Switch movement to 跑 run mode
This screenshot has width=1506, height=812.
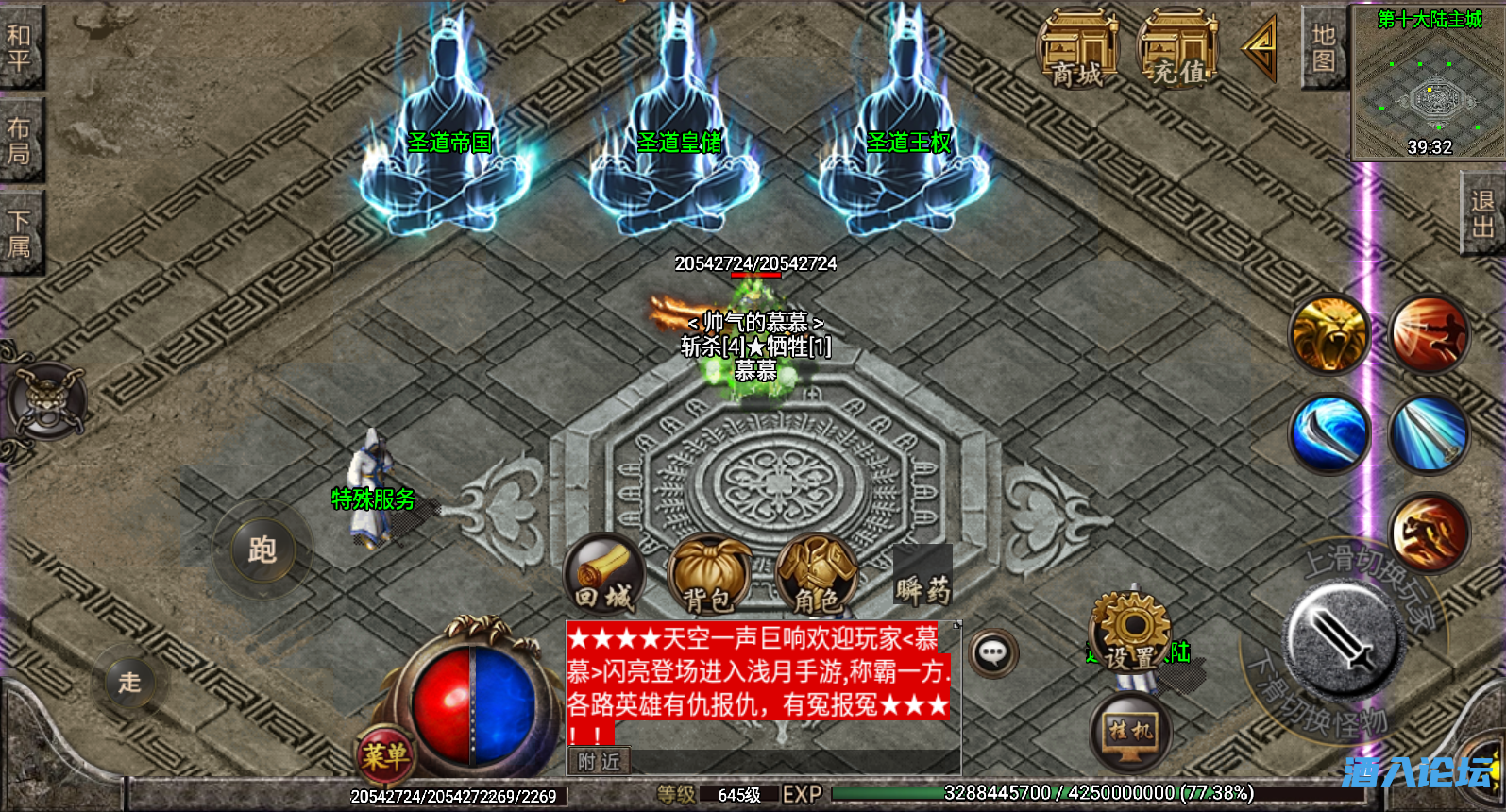tap(264, 549)
